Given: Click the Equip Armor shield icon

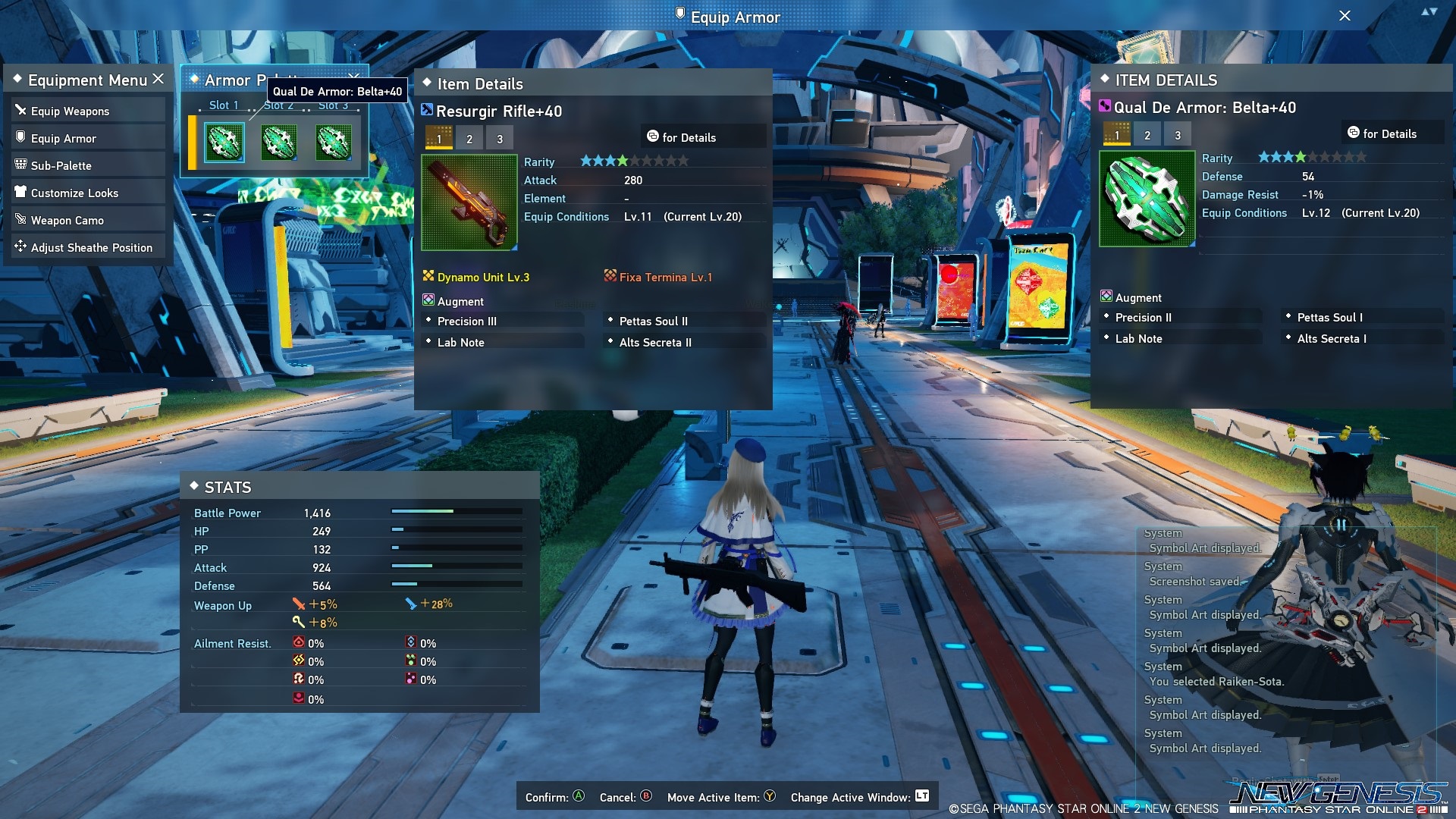Looking at the screenshot, I should click(21, 138).
